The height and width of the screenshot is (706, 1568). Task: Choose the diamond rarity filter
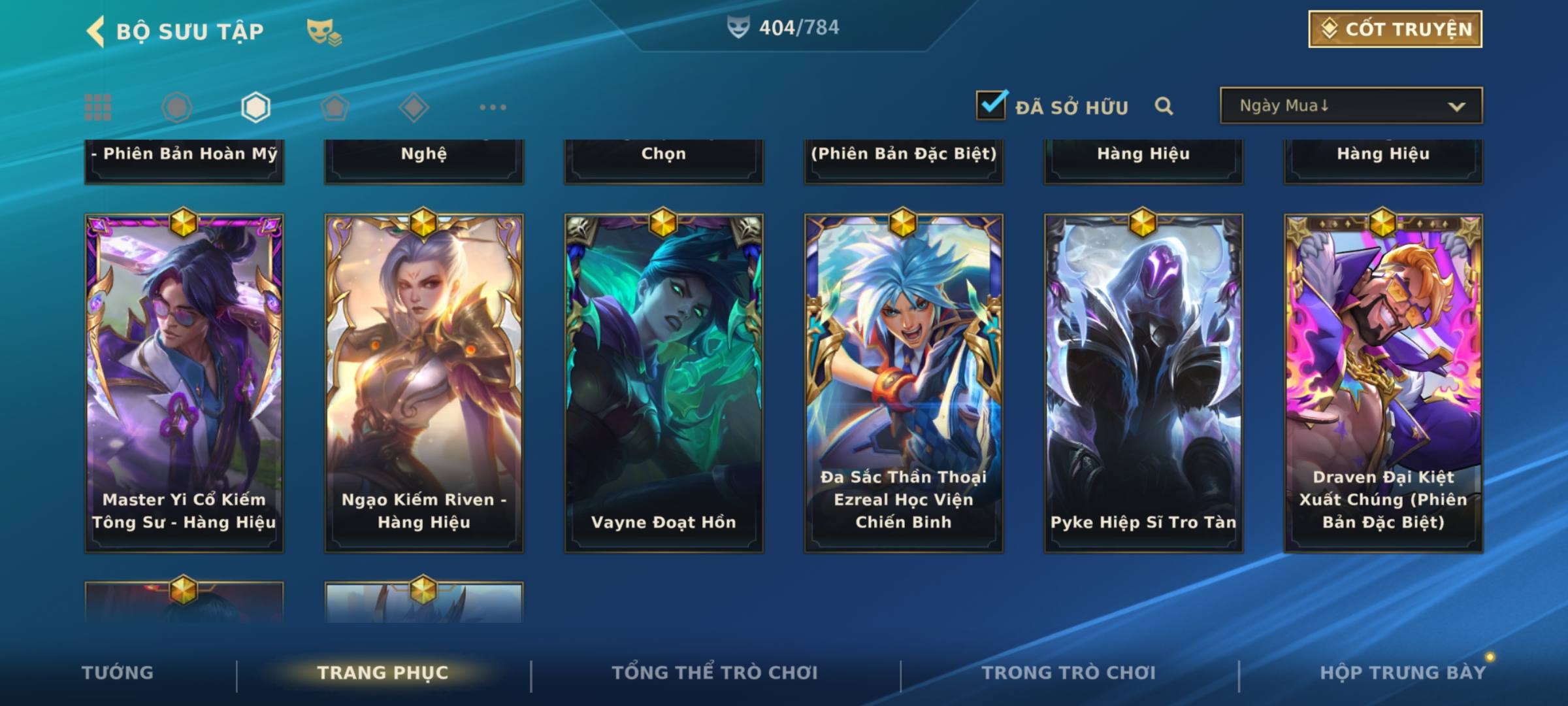click(x=414, y=107)
